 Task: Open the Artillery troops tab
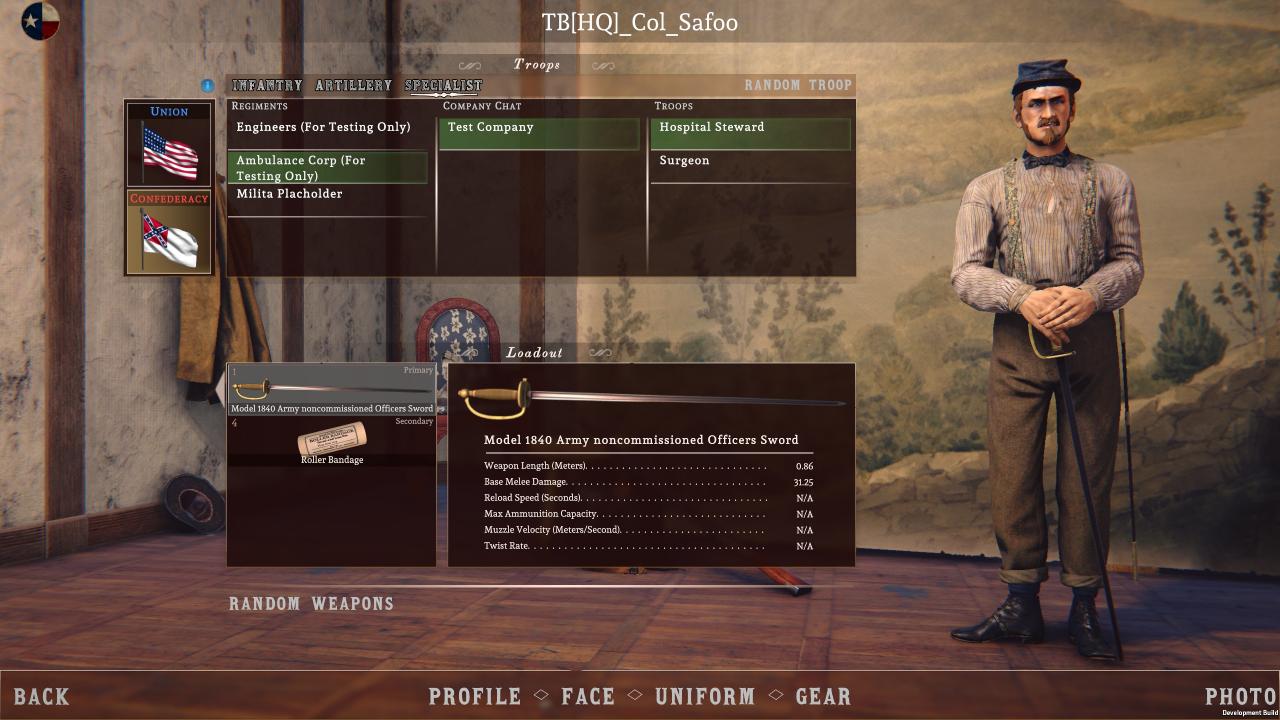click(353, 86)
